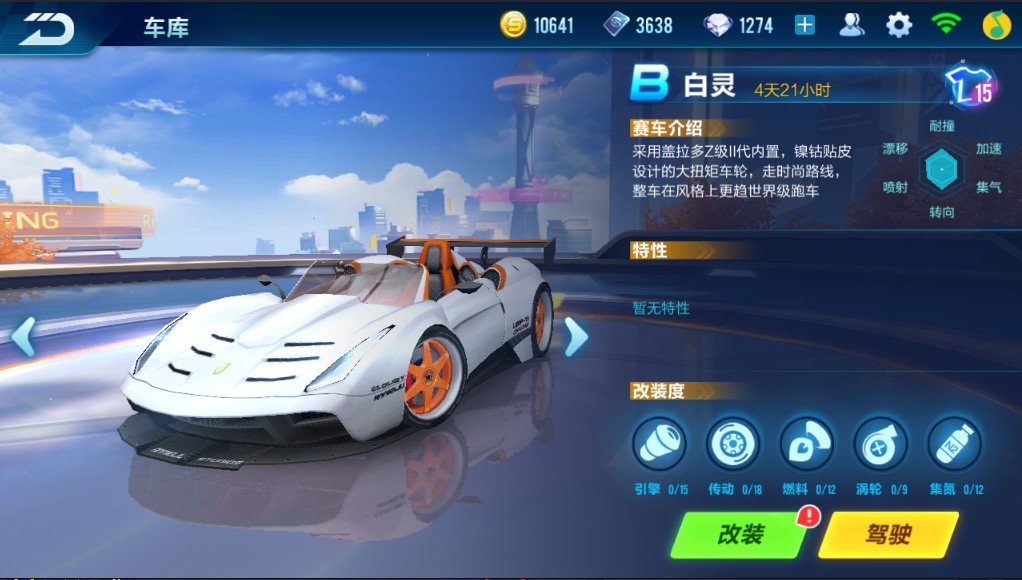Image resolution: width=1022 pixels, height=580 pixels.
Task: Show the previous car with left arrow
Action: coord(24,337)
